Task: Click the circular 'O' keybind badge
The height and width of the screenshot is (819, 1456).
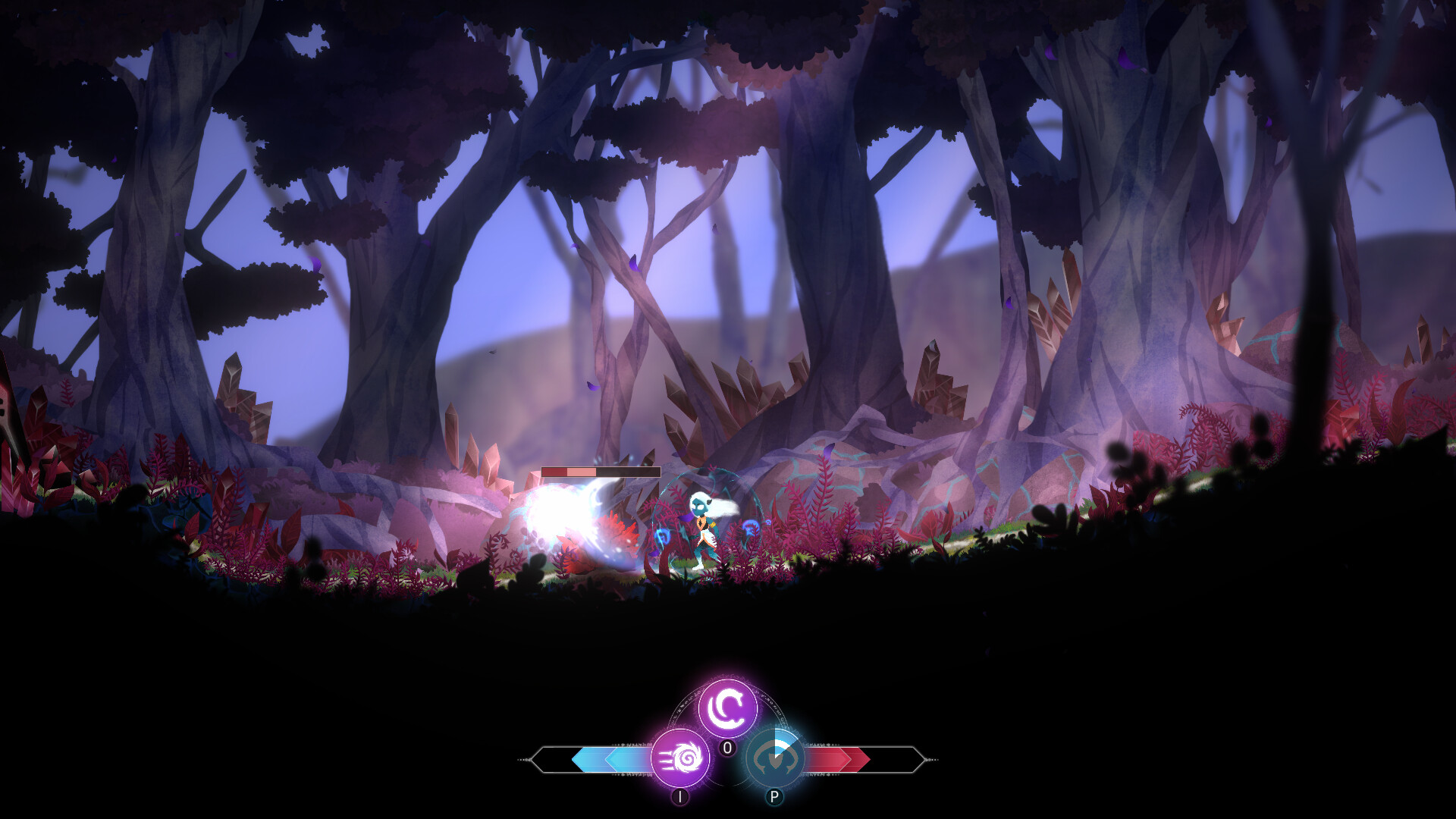Action: [727, 747]
